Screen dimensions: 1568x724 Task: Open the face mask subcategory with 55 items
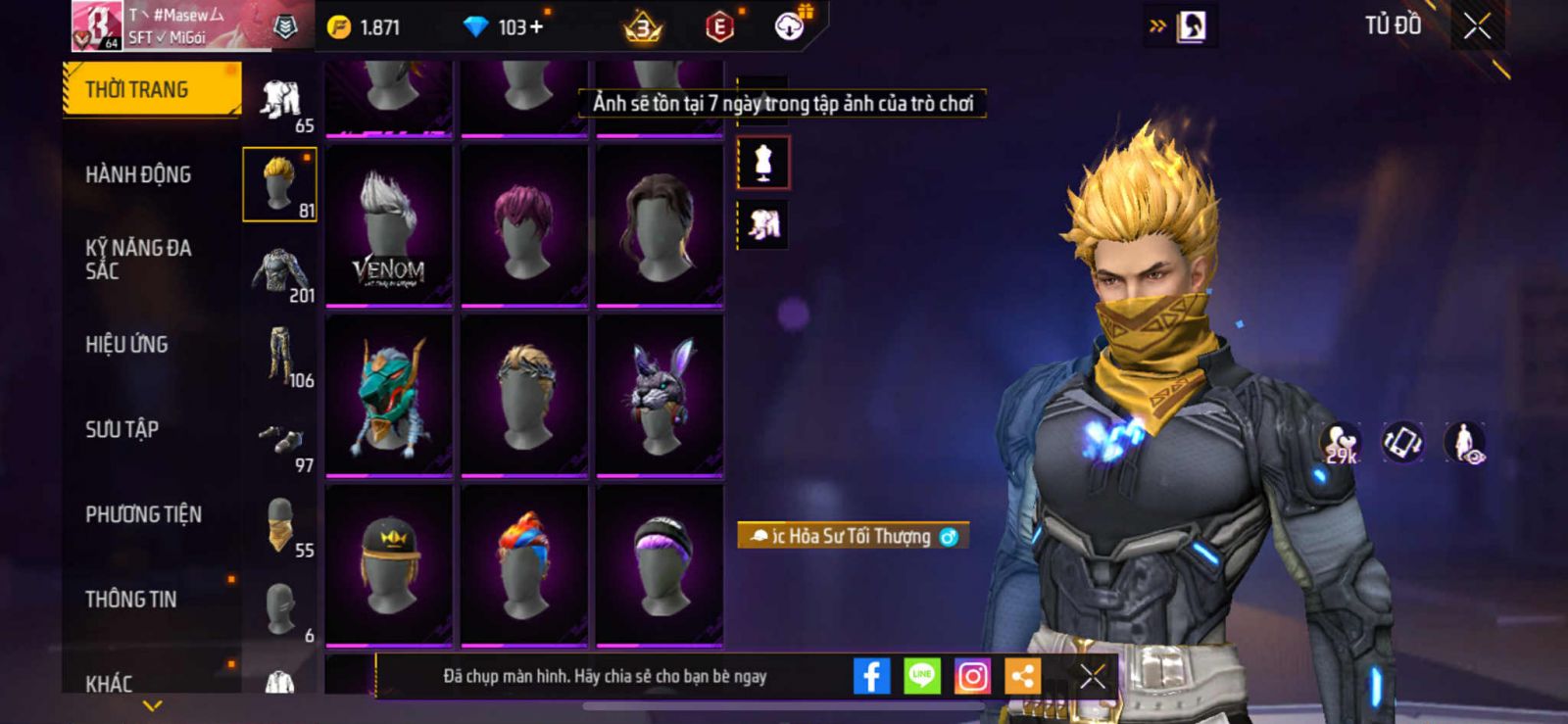[x=280, y=526]
